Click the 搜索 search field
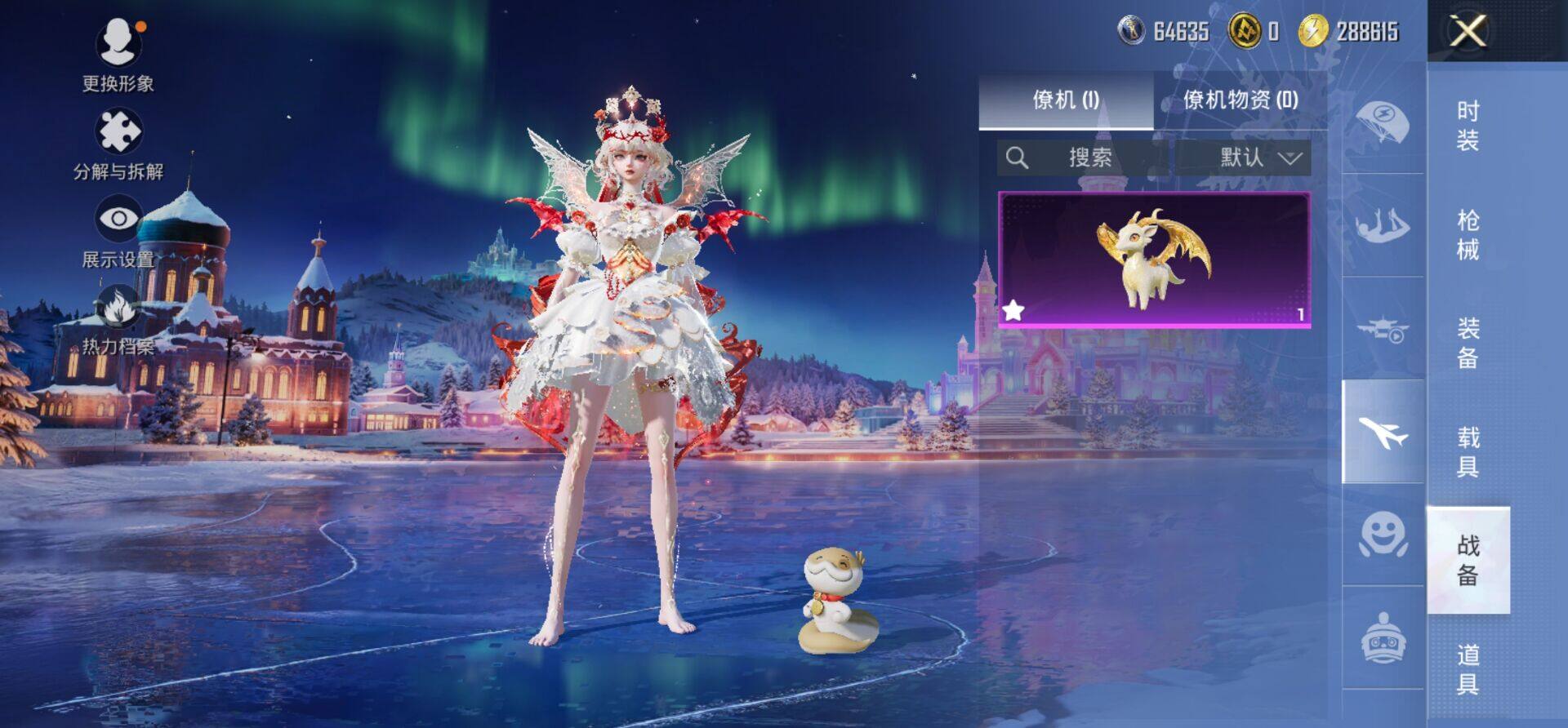The height and width of the screenshot is (728, 1568). point(1086,158)
